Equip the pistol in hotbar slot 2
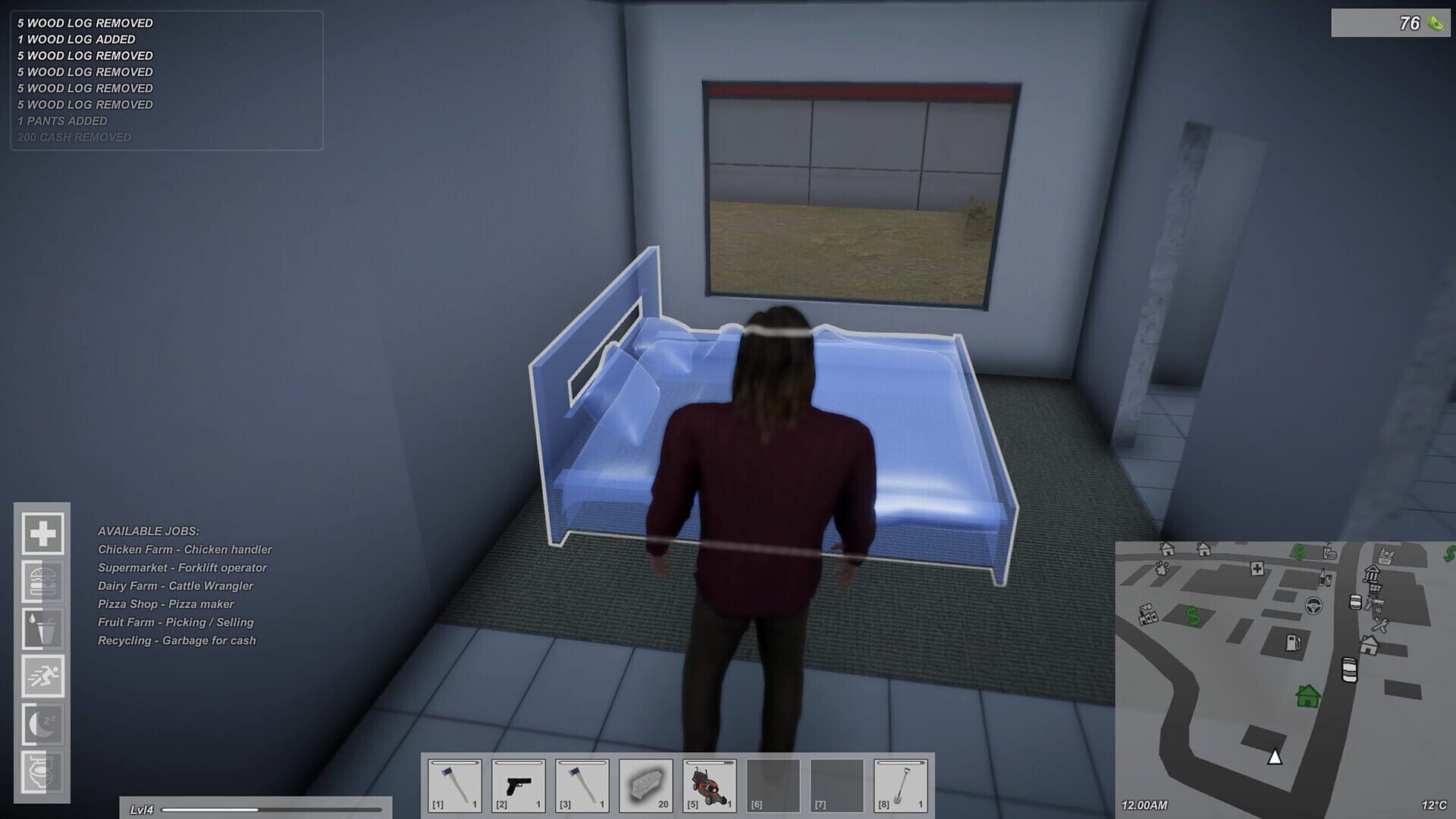This screenshot has width=1456, height=819. pyautogui.click(x=517, y=786)
